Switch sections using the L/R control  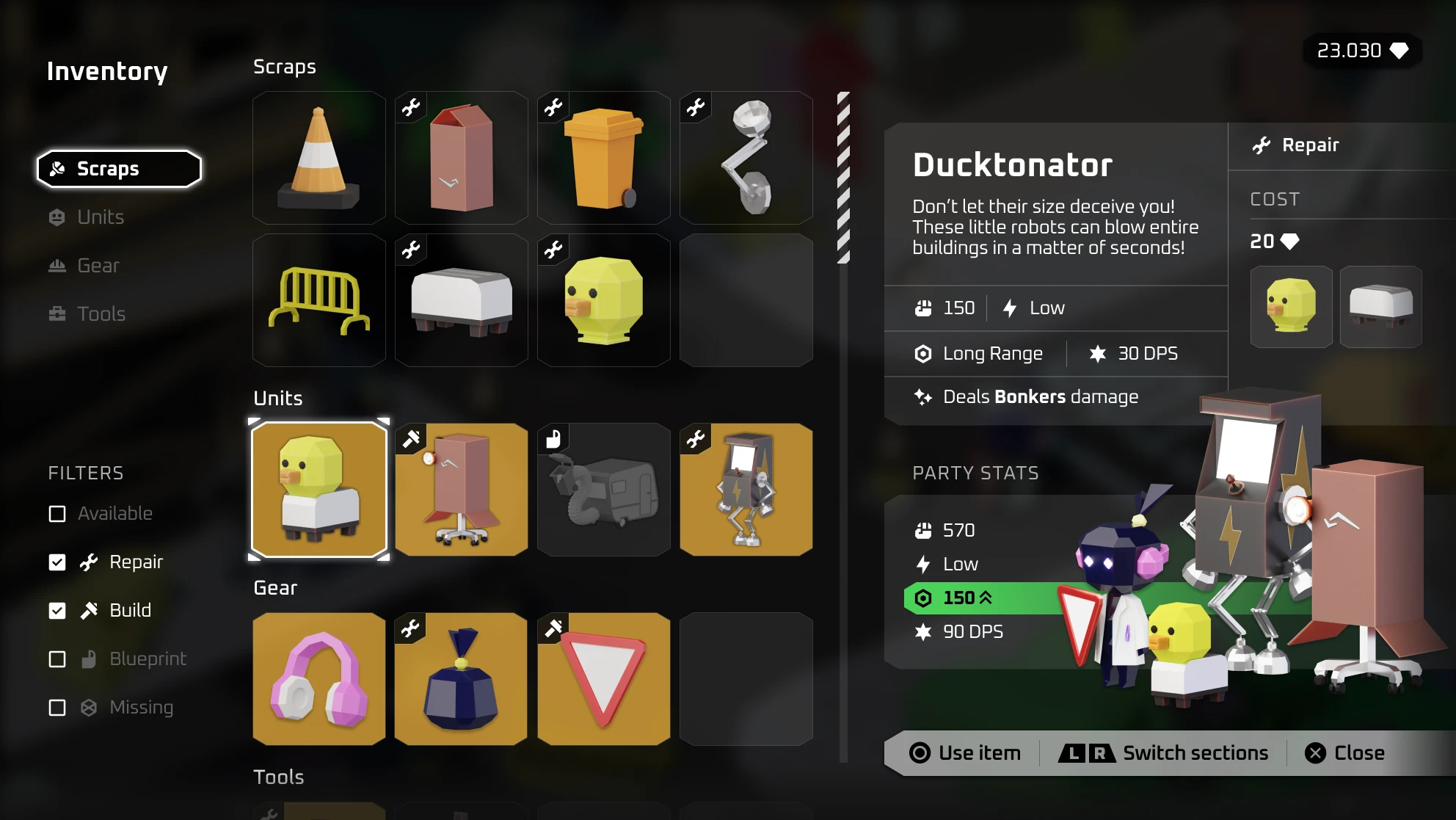coord(1163,752)
